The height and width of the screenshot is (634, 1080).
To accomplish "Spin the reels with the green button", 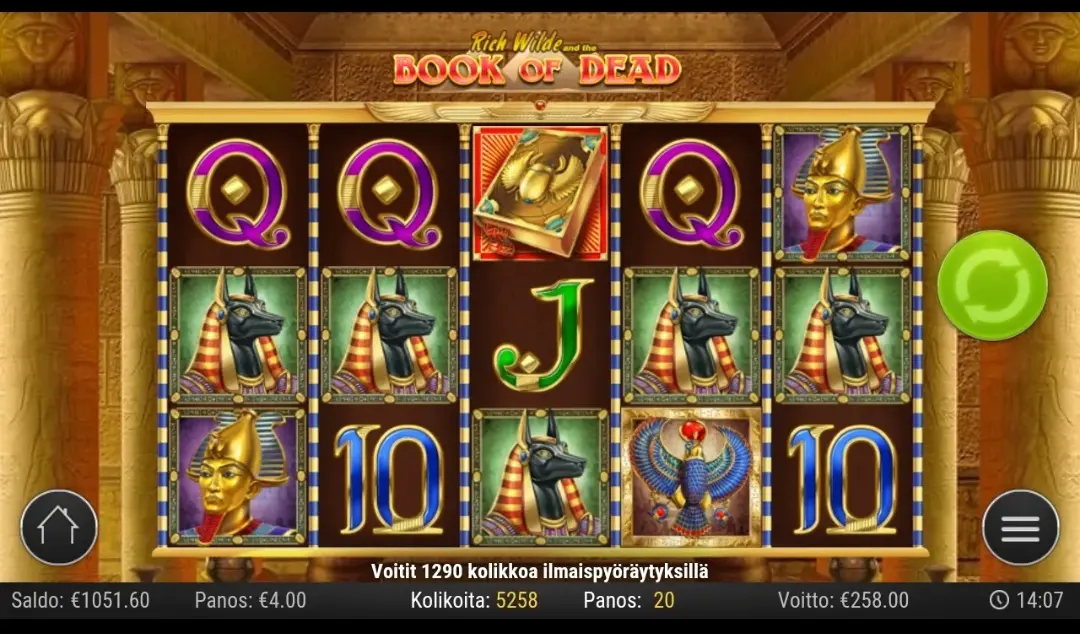I will point(992,285).
